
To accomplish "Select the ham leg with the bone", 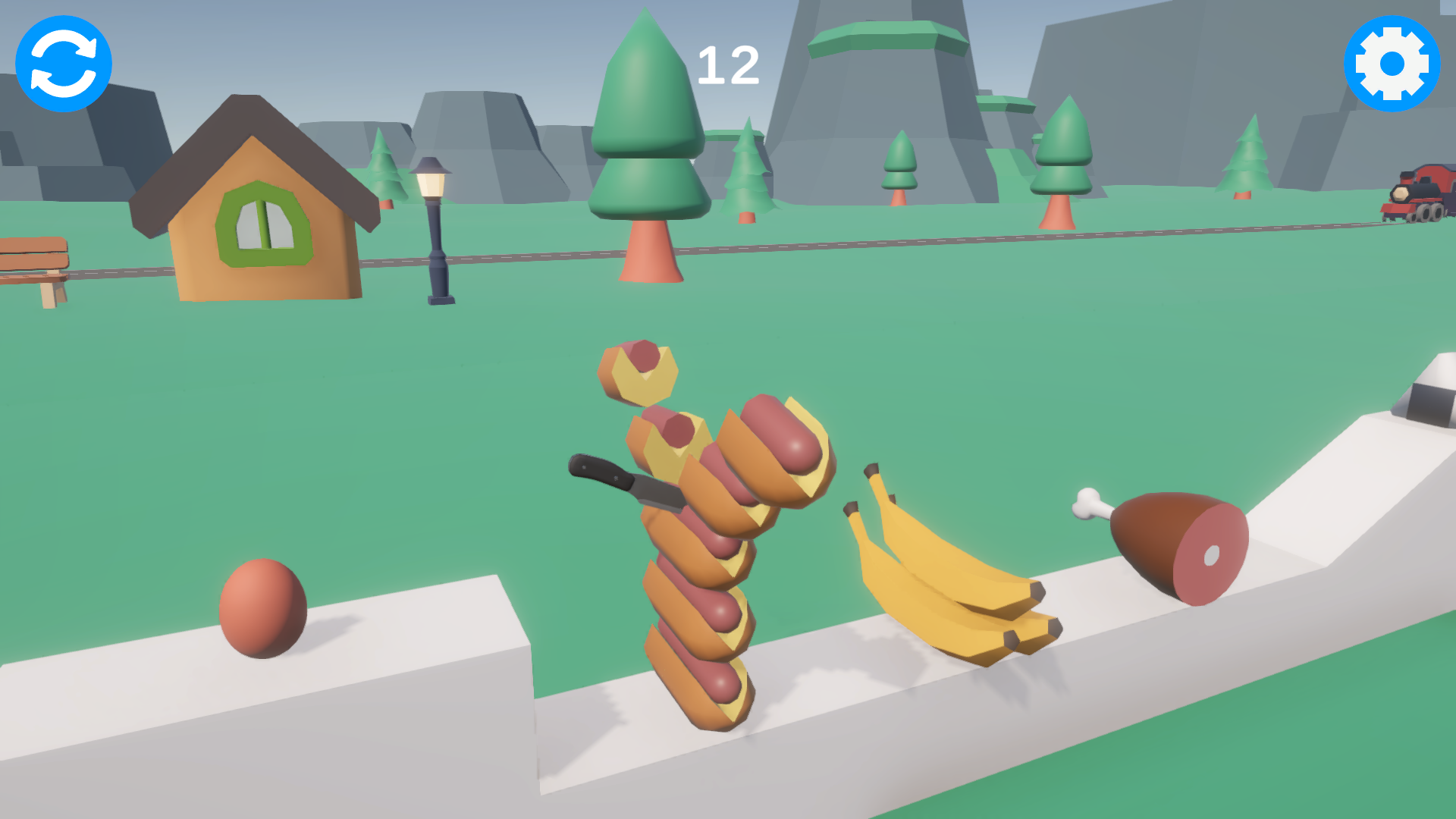I will [1172, 546].
